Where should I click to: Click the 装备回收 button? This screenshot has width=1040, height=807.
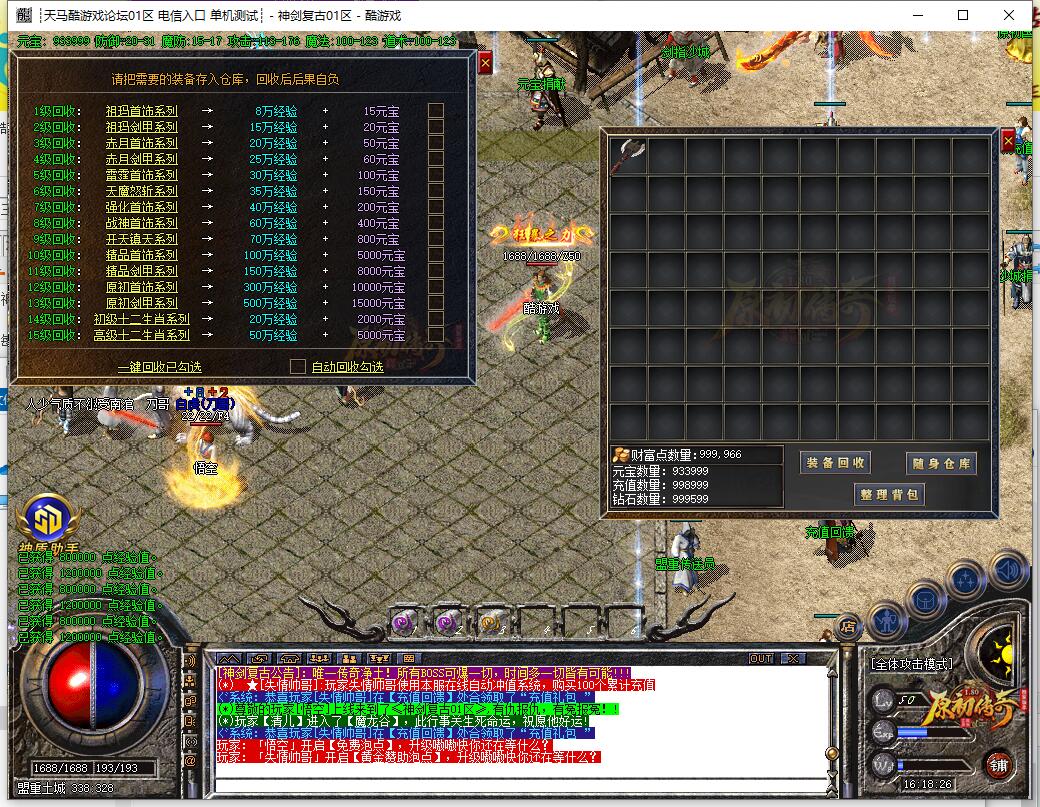836,463
